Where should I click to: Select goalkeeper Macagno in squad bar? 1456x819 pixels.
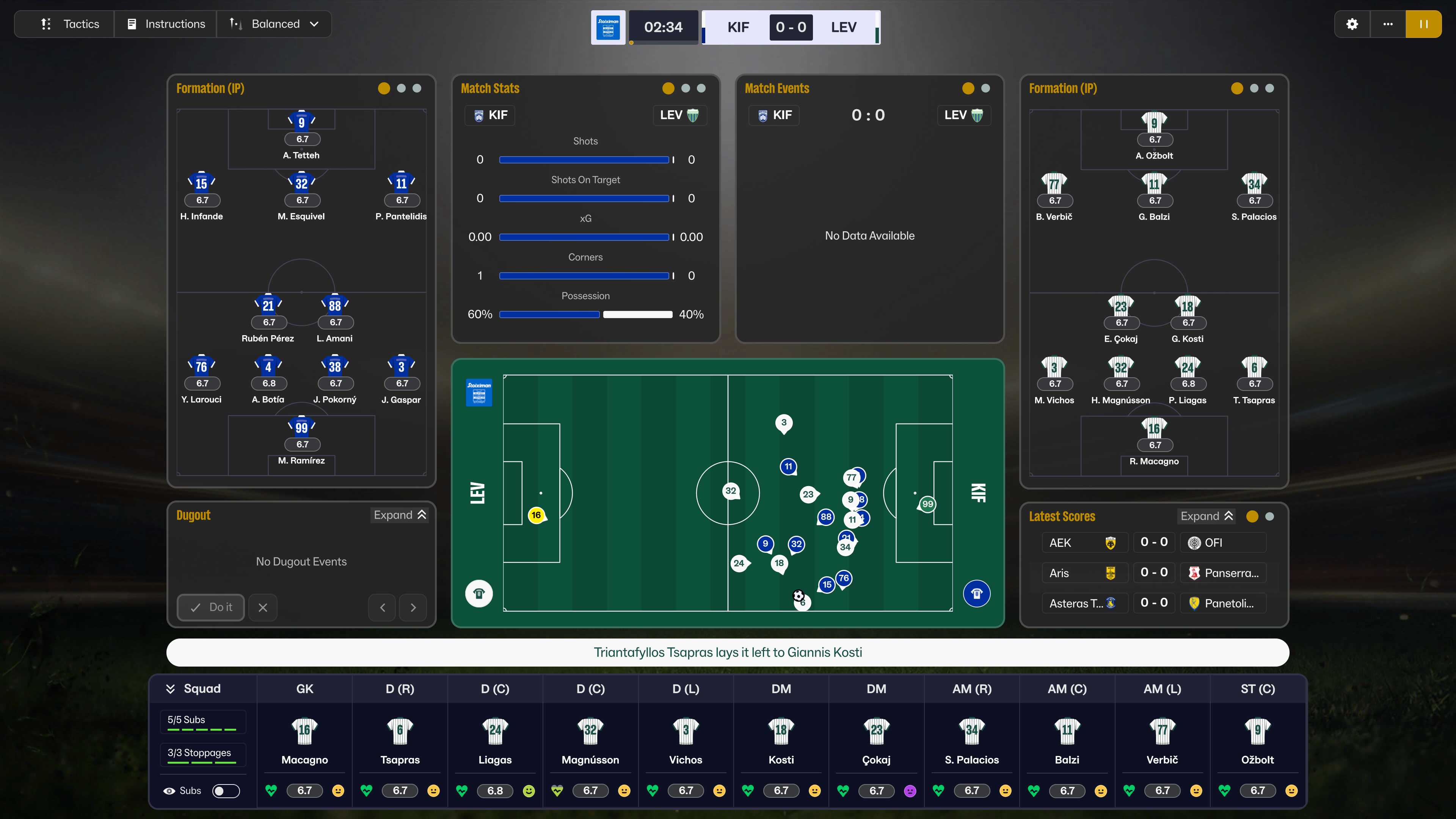point(304,741)
